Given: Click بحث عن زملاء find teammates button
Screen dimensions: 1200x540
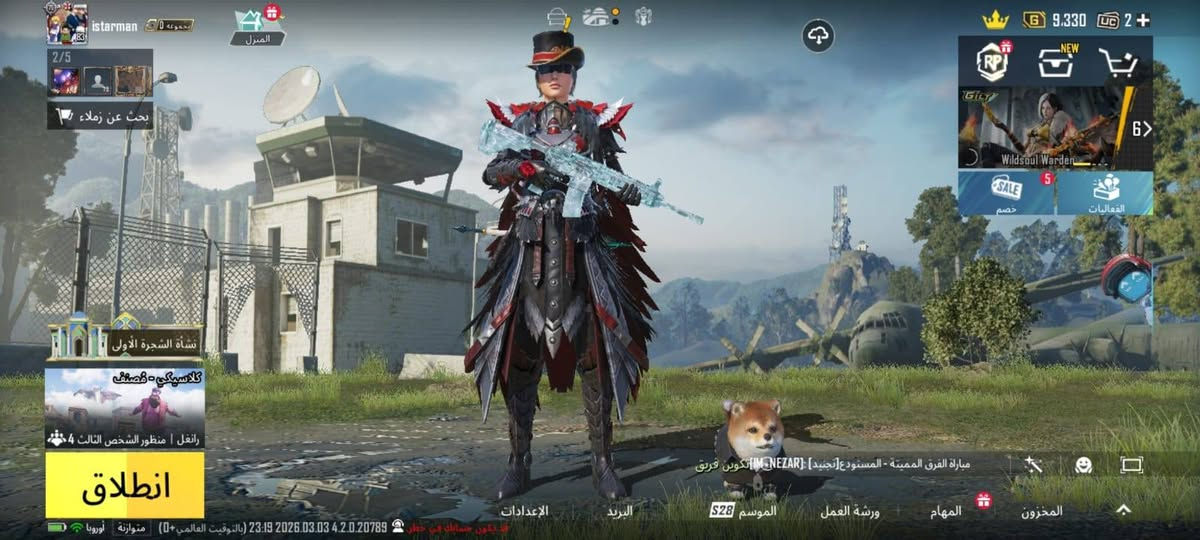Looking at the screenshot, I should coord(100,115).
